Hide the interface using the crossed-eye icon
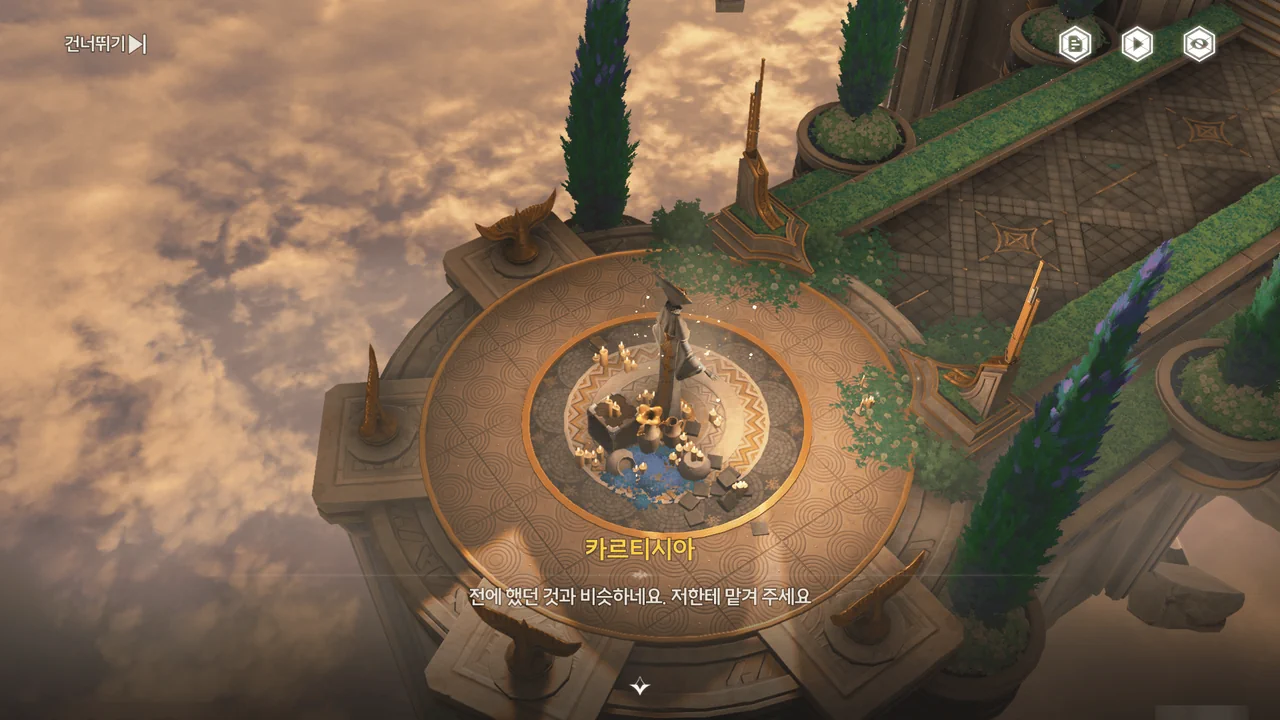 (x=1199, y=44)
